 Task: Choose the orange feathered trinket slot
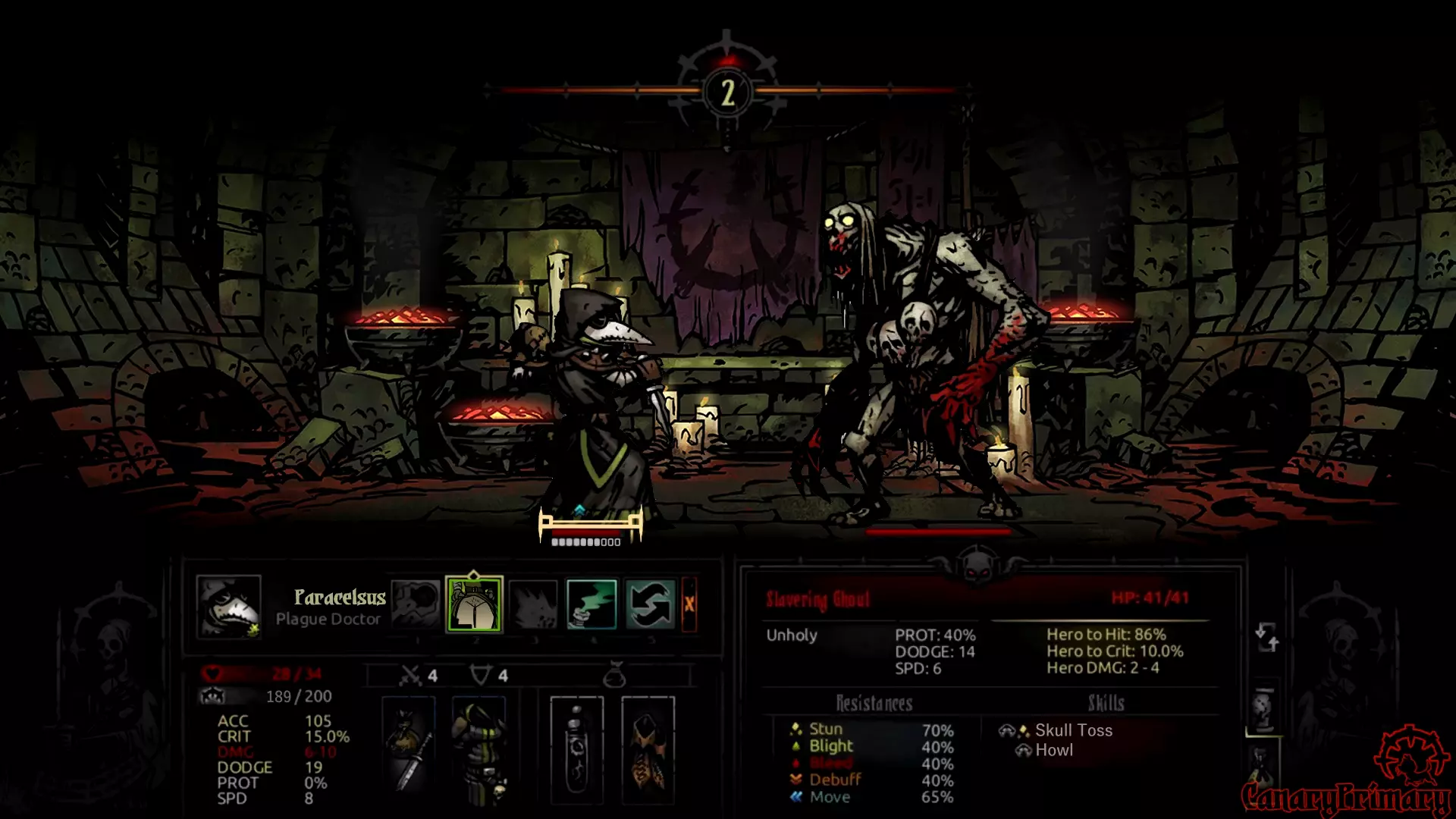tap(648, 750)
